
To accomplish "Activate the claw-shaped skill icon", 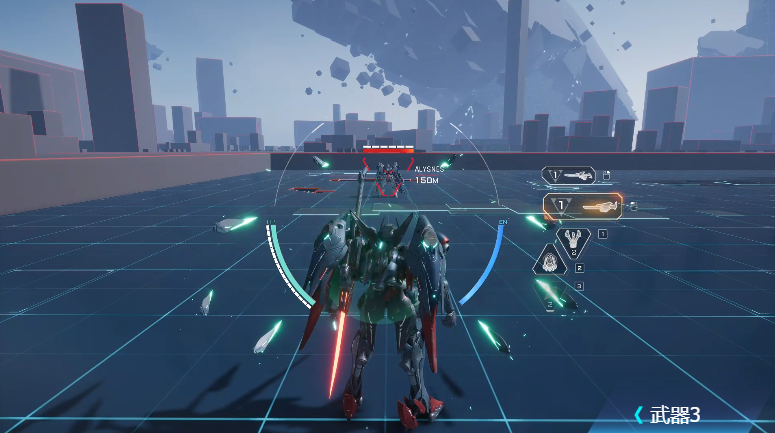I will 574,240.
